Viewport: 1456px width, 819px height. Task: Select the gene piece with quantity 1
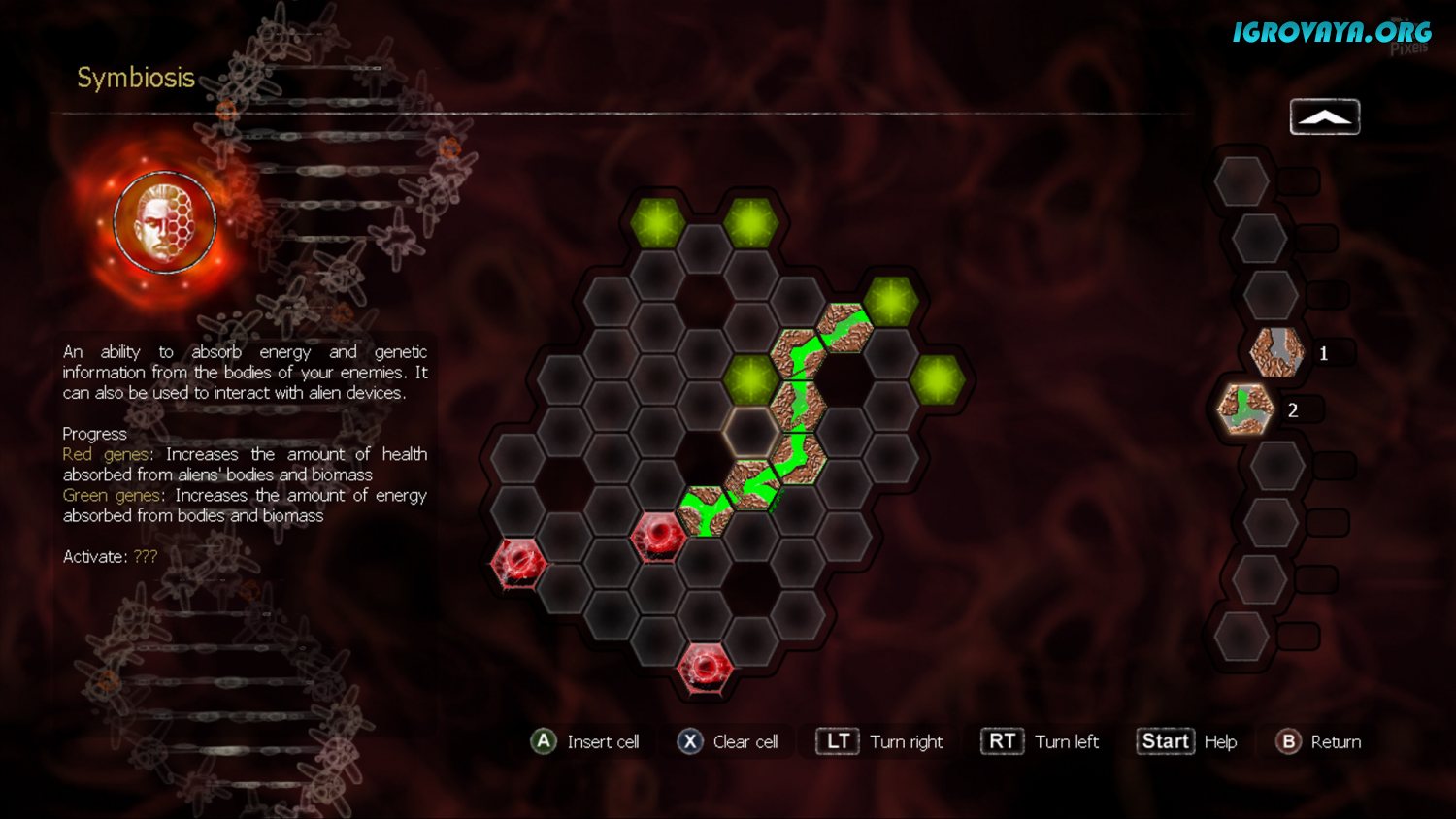click(x=1276, y=352)
